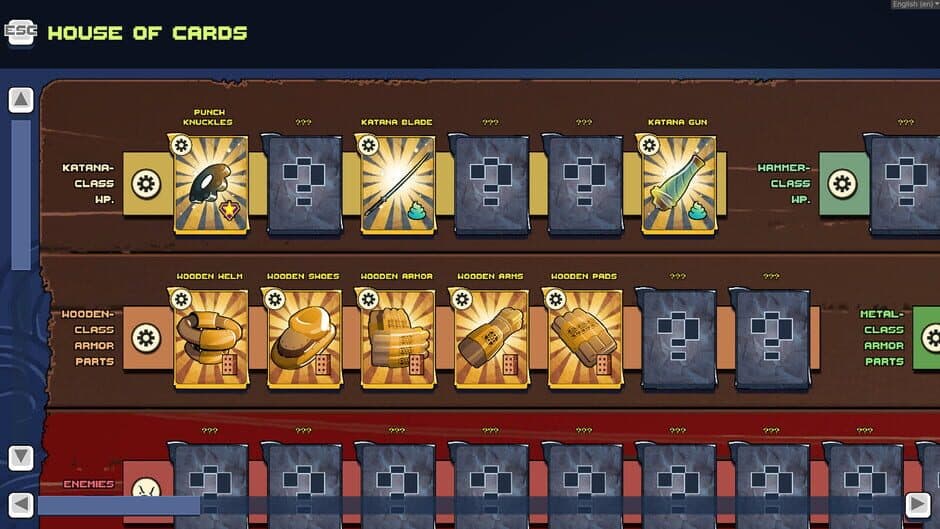Click the ESC button beside House of Cards

pos(20,33)
